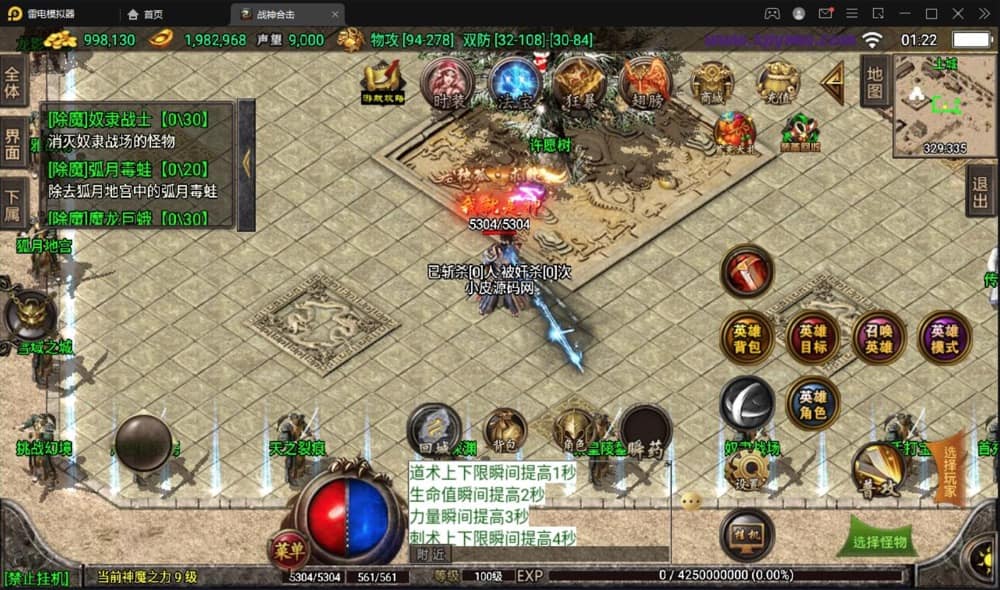The image size is (1000, 590).
Task: Open the 时装 costume icon
Action: (447, 83)
